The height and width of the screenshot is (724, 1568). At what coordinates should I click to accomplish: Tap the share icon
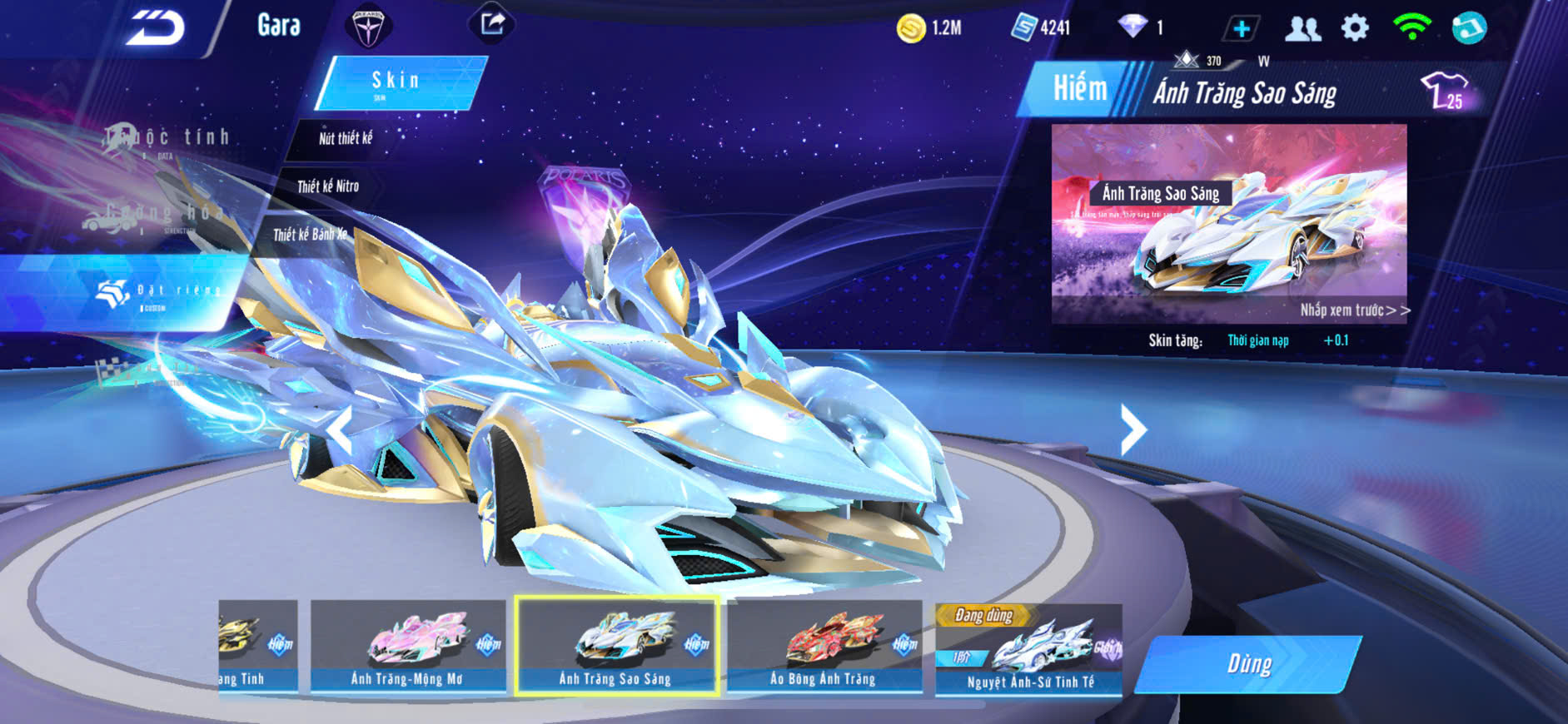(492, 24)
